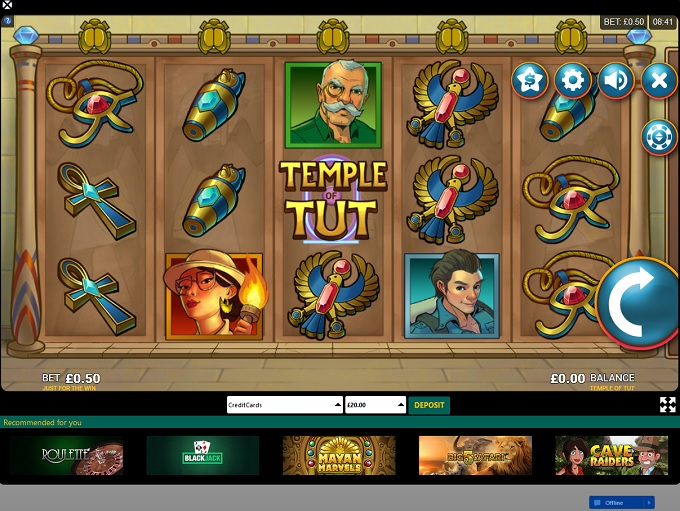The image size is (680, 511).
Task: Choose the Mayan Marvels game thumbnail
Action: click(338, 455)
